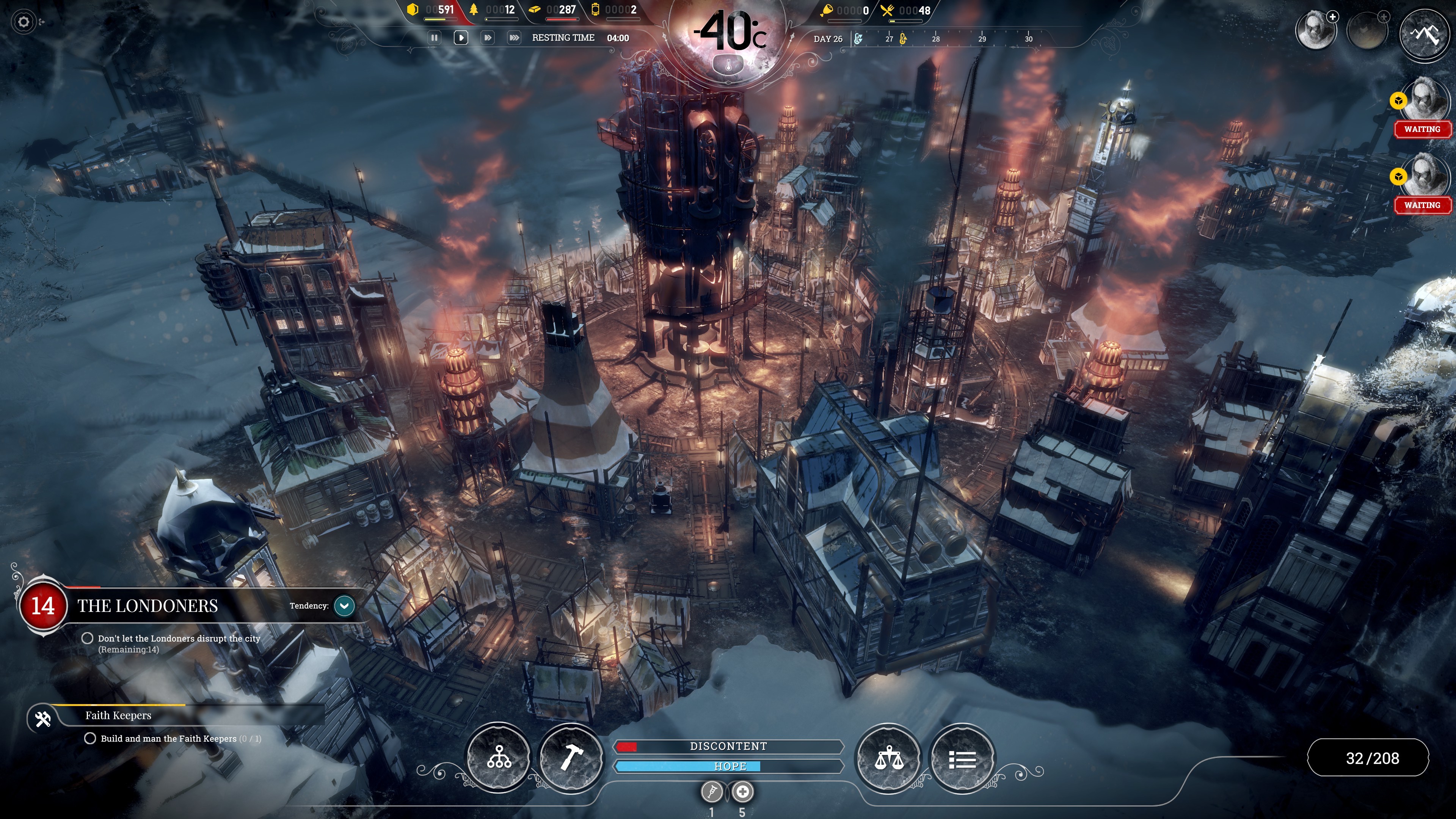Check gravely ill via the plus icon

(742, 792)
